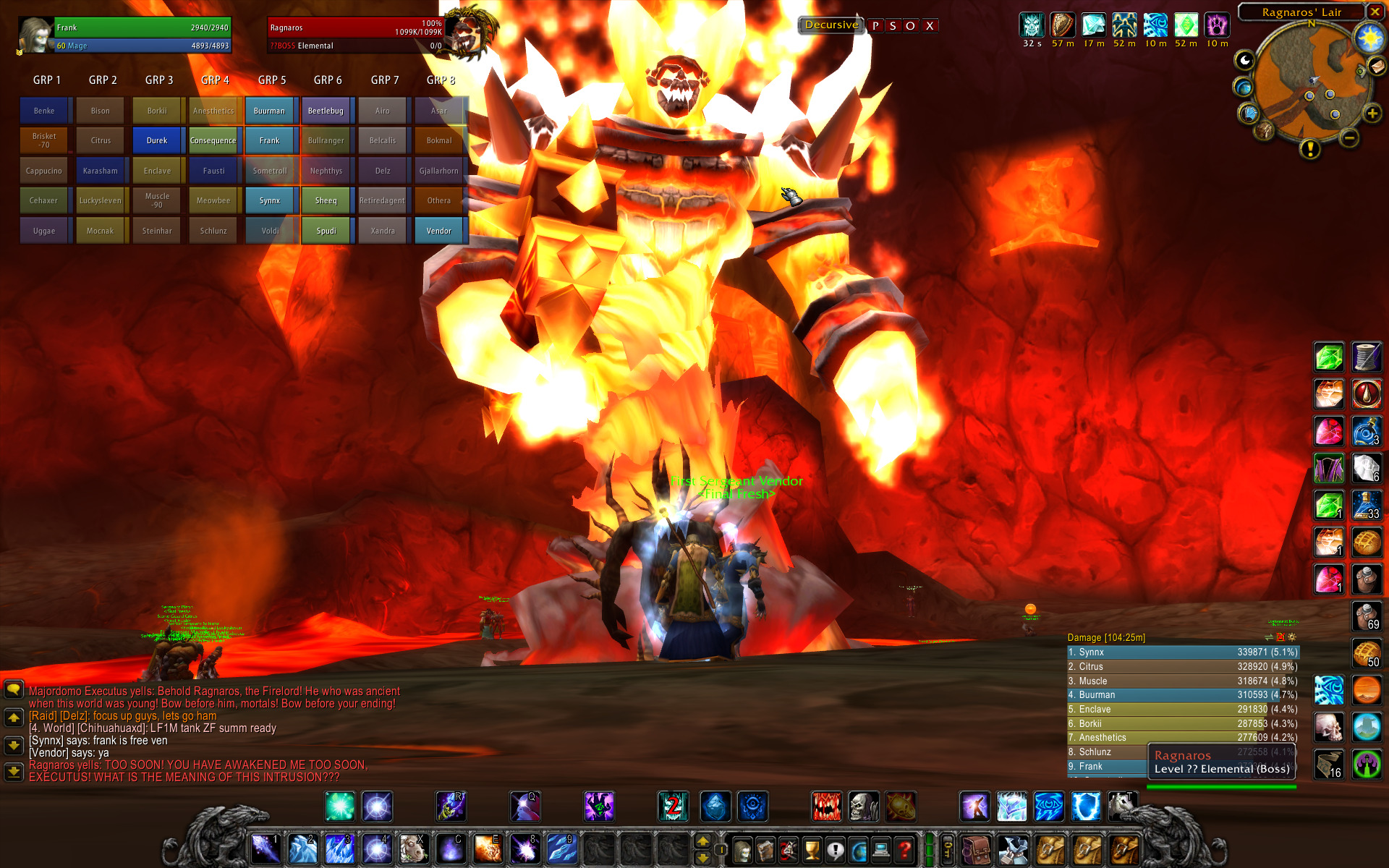
Task: Open the red question mark help button
Action: 904,851
